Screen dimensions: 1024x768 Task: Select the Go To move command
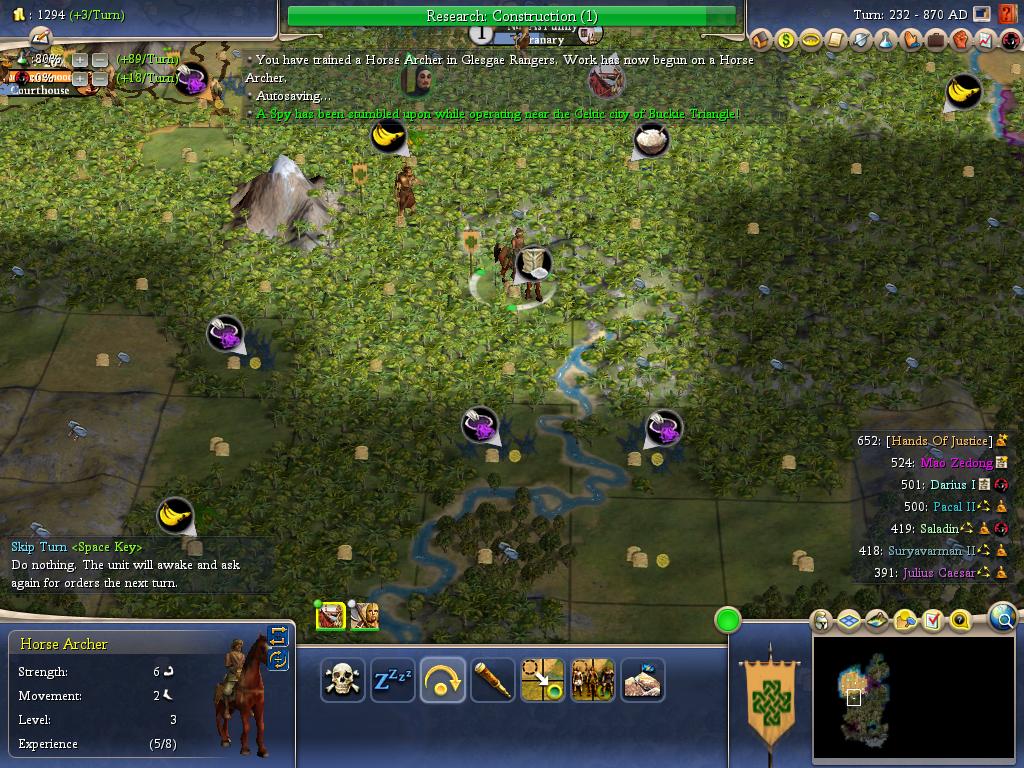(542, 681)
